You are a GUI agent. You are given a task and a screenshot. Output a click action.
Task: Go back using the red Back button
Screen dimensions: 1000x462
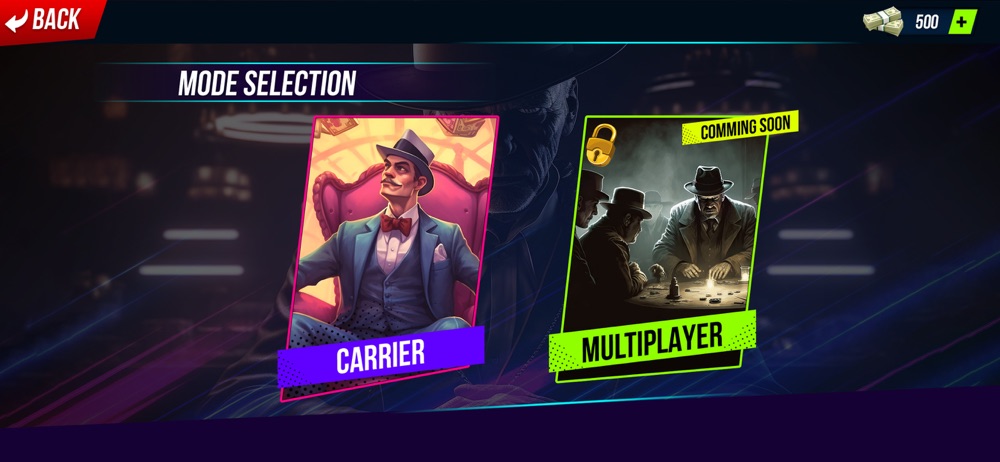45,19
